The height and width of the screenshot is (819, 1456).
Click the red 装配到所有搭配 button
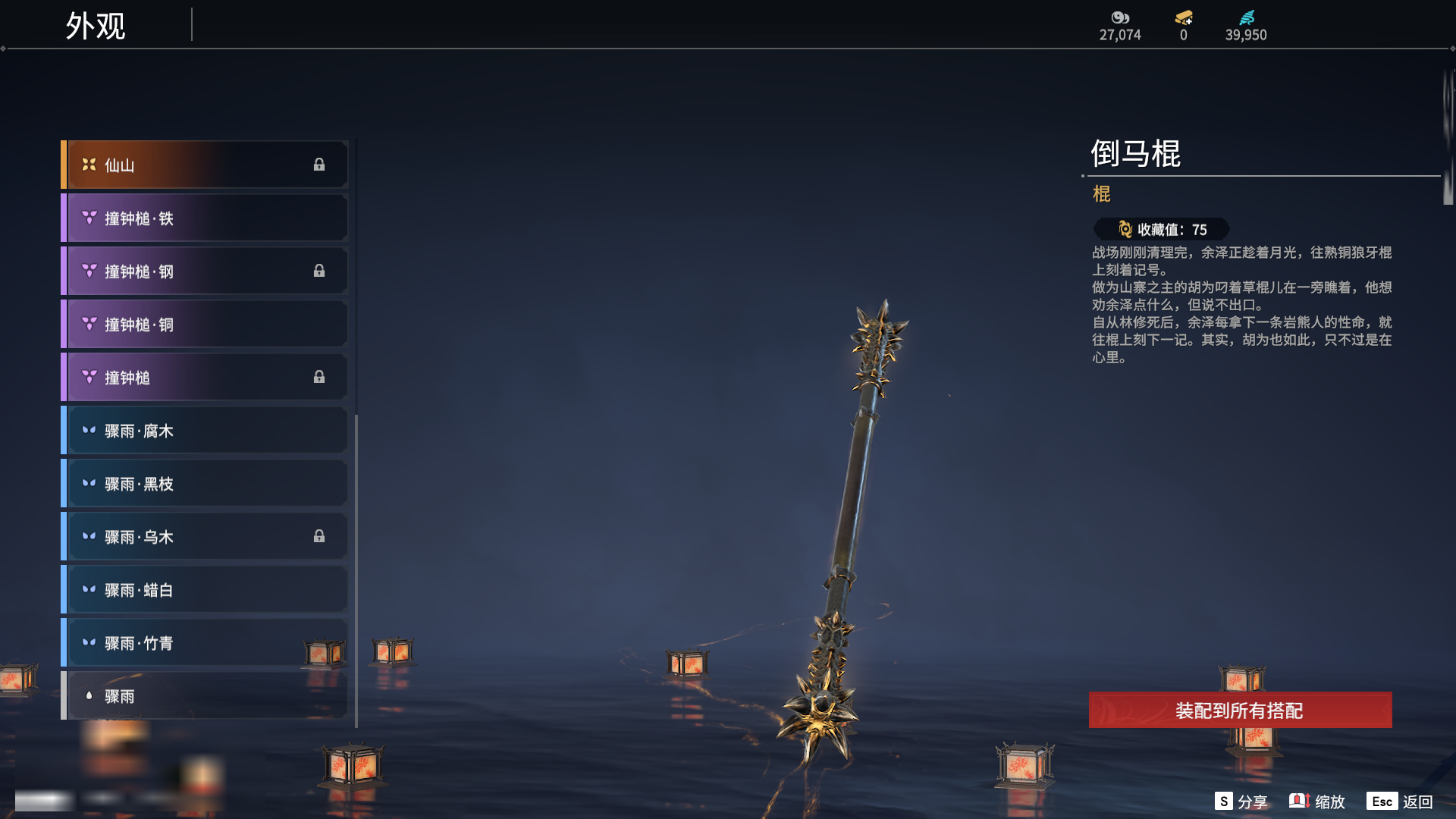point(1240,711)
